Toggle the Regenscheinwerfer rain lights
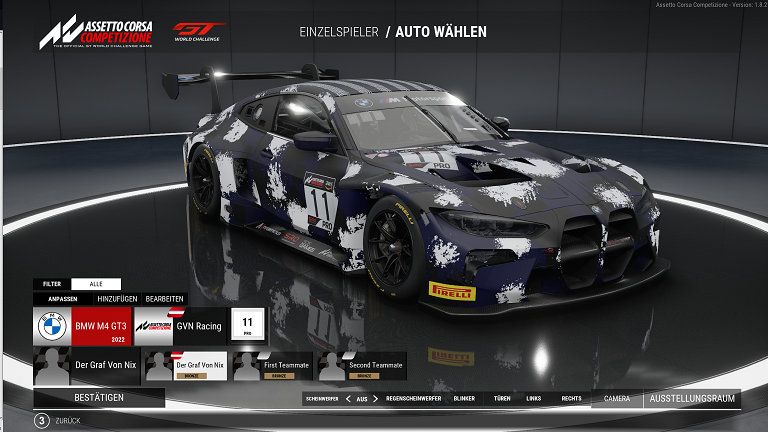 414,398
